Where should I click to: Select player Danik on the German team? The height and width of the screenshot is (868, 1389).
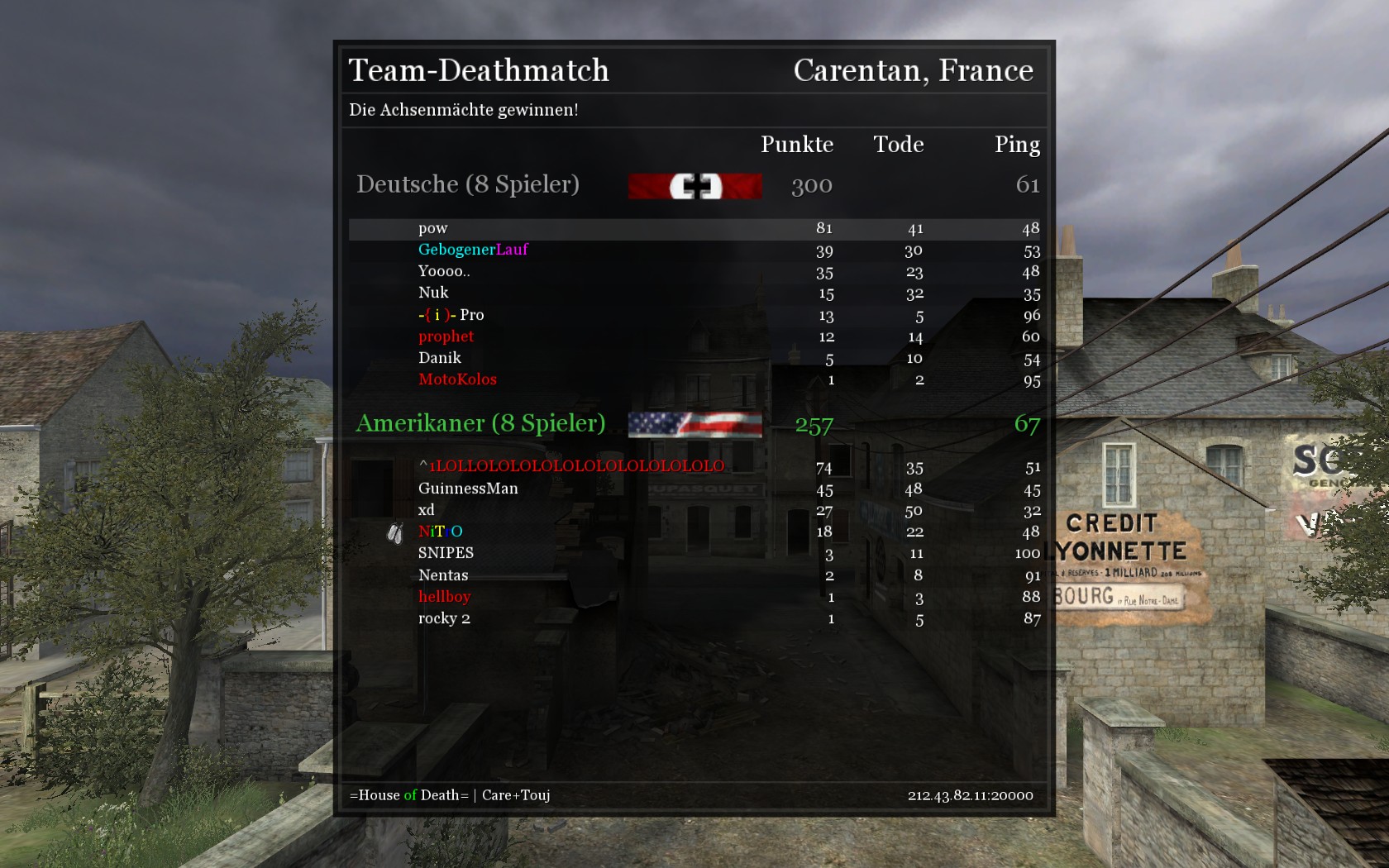439,358
